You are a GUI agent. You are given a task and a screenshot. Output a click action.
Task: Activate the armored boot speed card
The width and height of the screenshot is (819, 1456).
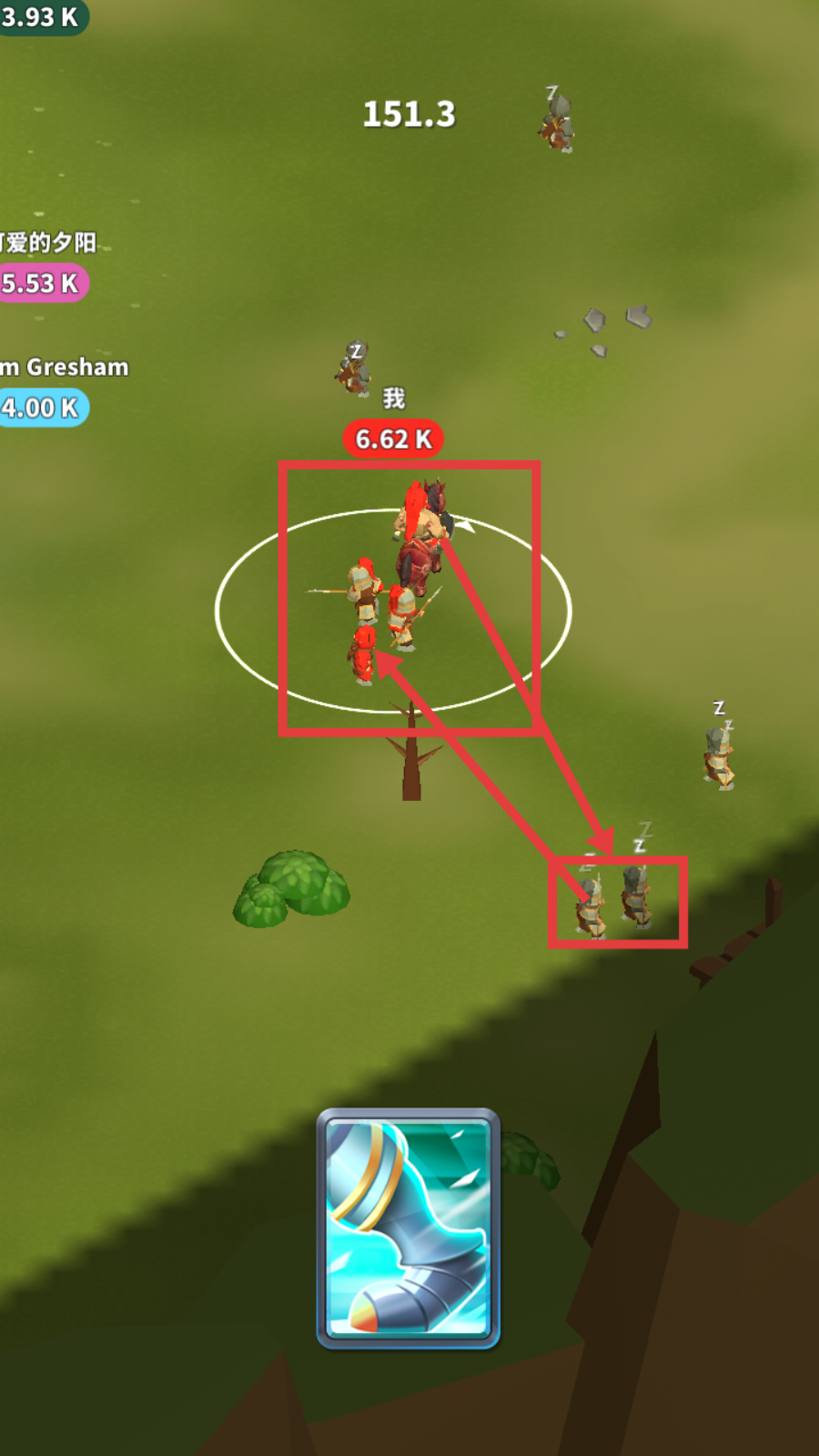pyautogui.click(x=409, y=1228)
